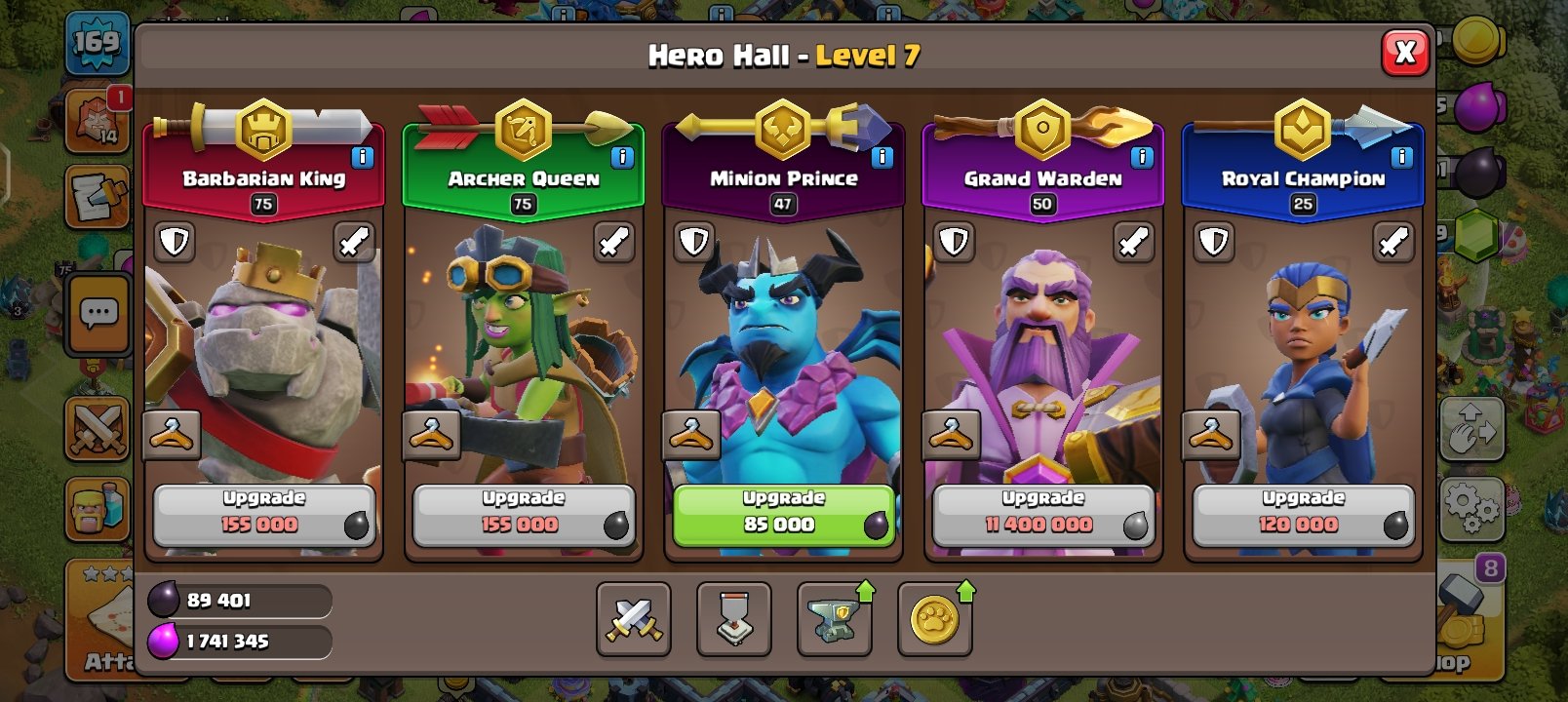This screenshot has width=1568, height=702.
Task: Open the hero pedestal icon
Action: point(733,620)
